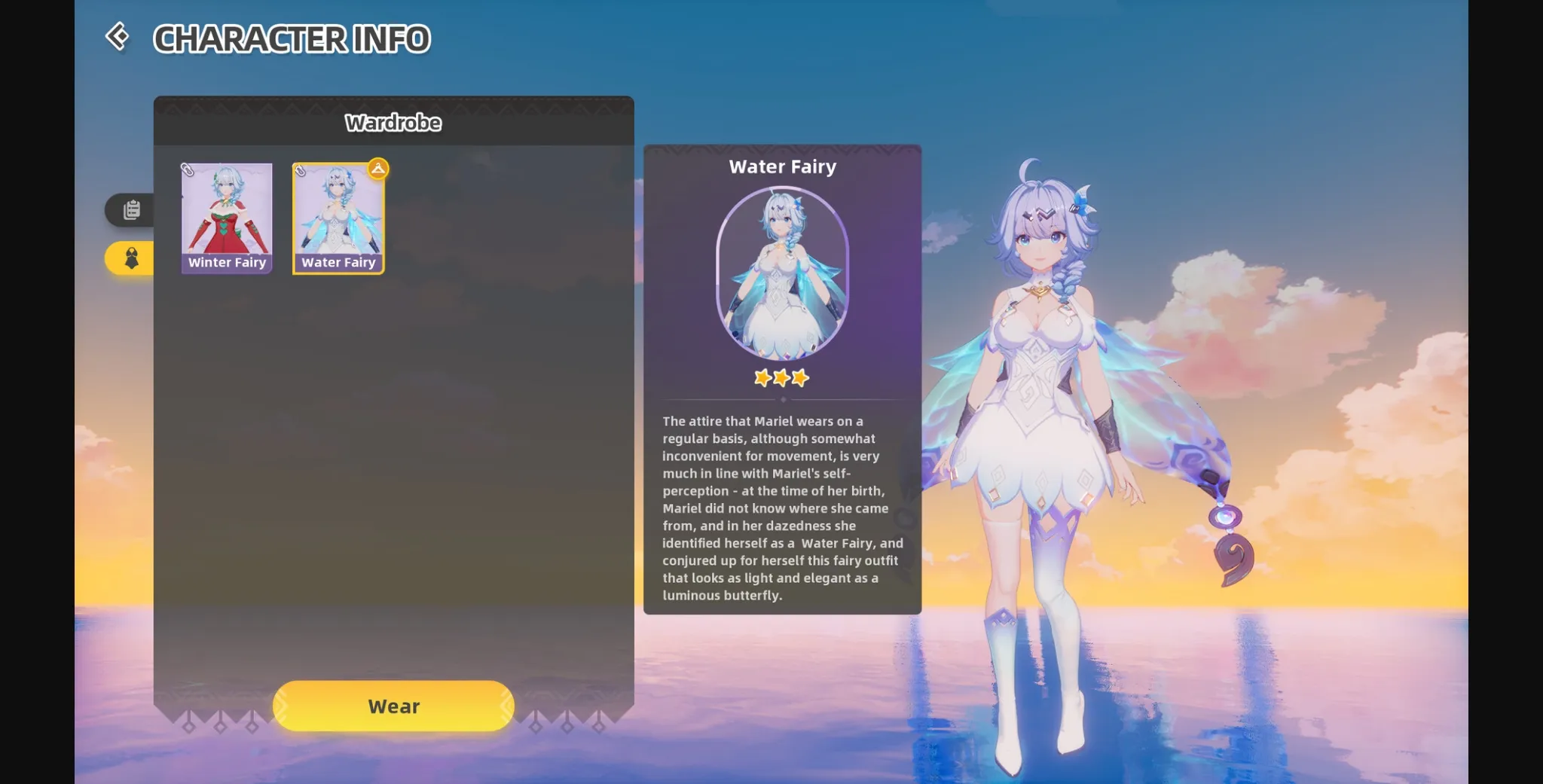Click the outfit description text about Mariel
The width and height of the screenshot is (1543, 784).
tap(781, 508)
